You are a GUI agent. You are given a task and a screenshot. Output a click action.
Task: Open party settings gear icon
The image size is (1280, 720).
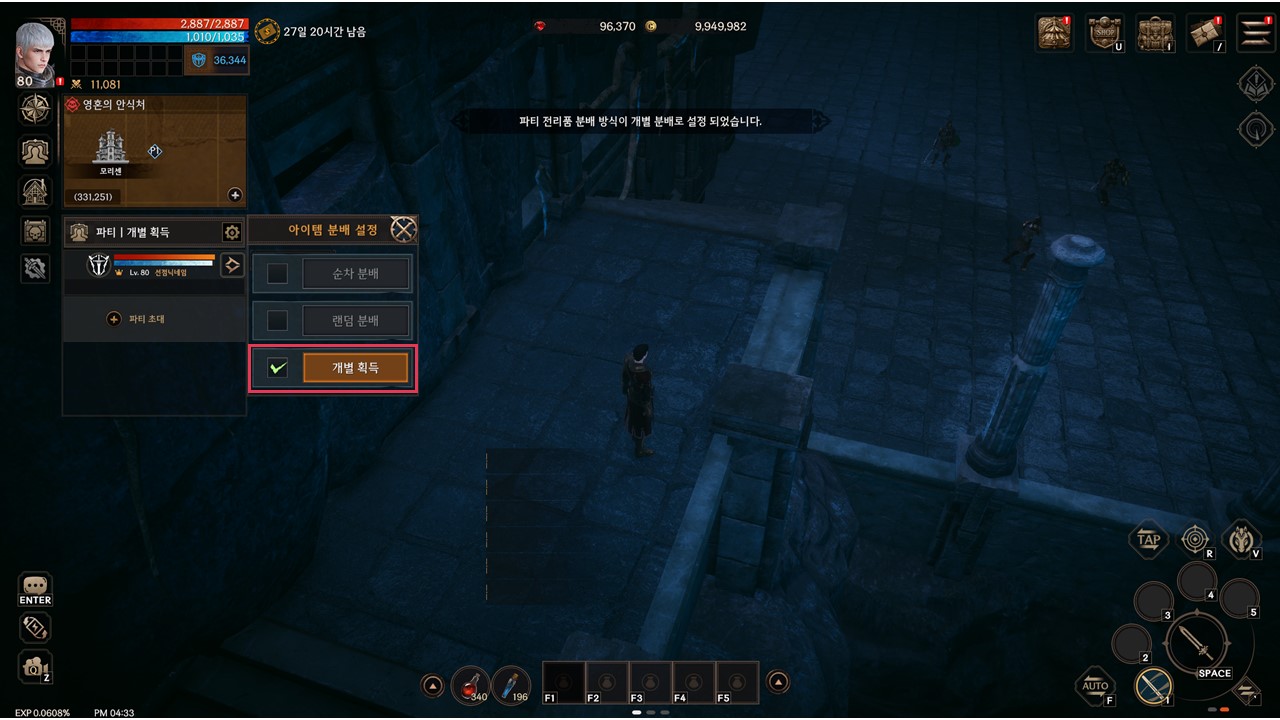pyautogui.click(x=232, y=232)
